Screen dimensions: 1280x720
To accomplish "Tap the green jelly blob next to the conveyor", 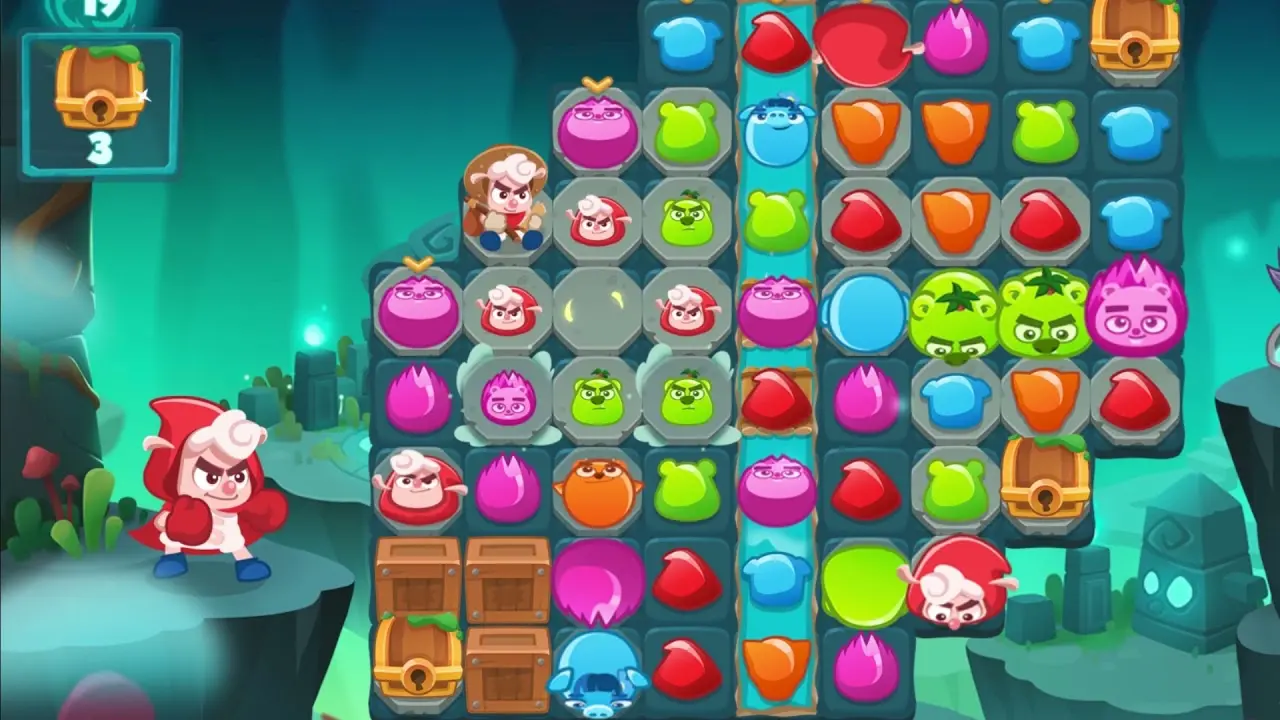I will pos(686,490).
